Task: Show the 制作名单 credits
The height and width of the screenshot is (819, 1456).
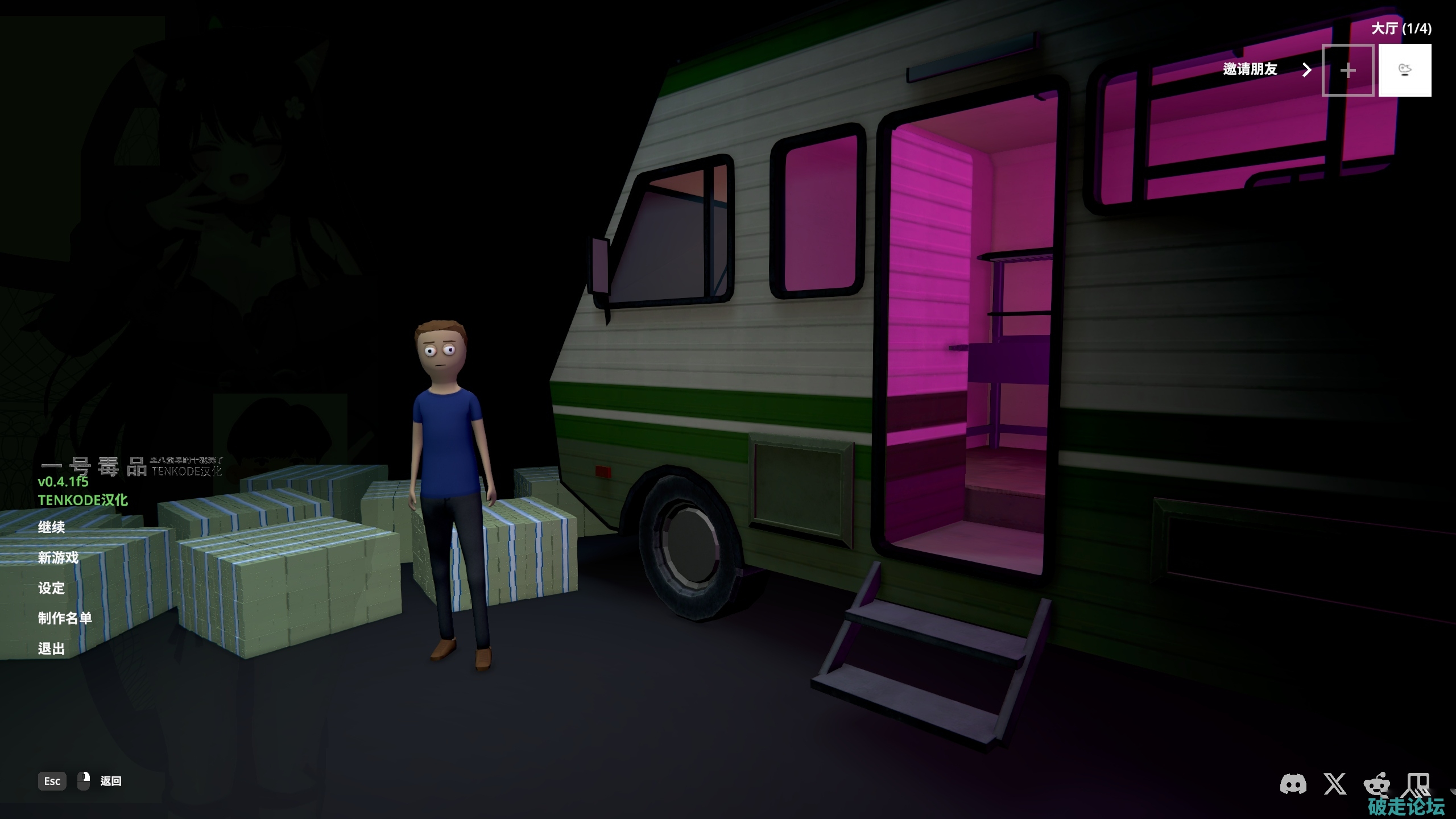Action: pos(65,618)
